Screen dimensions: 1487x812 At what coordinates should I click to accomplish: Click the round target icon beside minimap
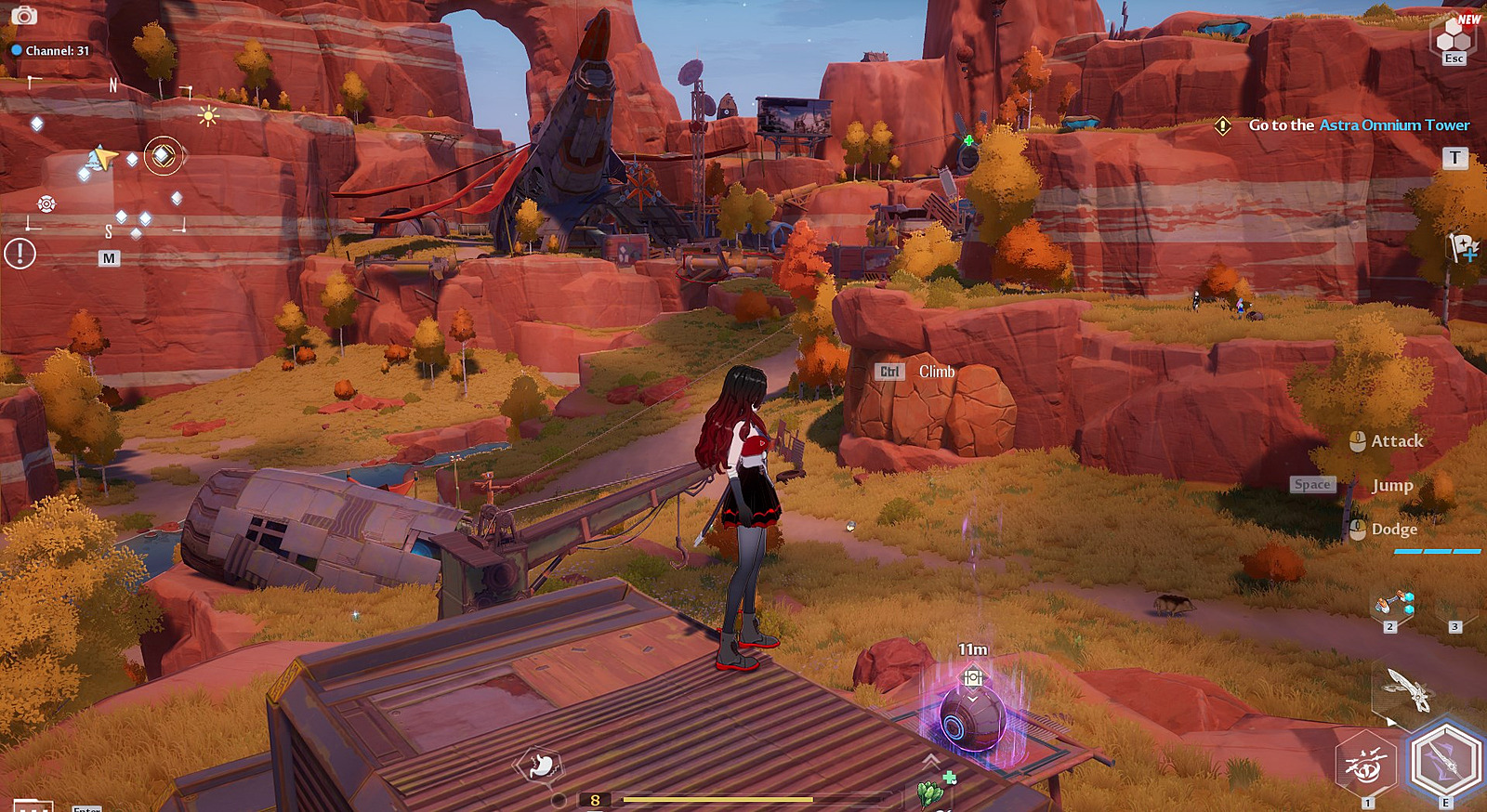click(46, 203)
